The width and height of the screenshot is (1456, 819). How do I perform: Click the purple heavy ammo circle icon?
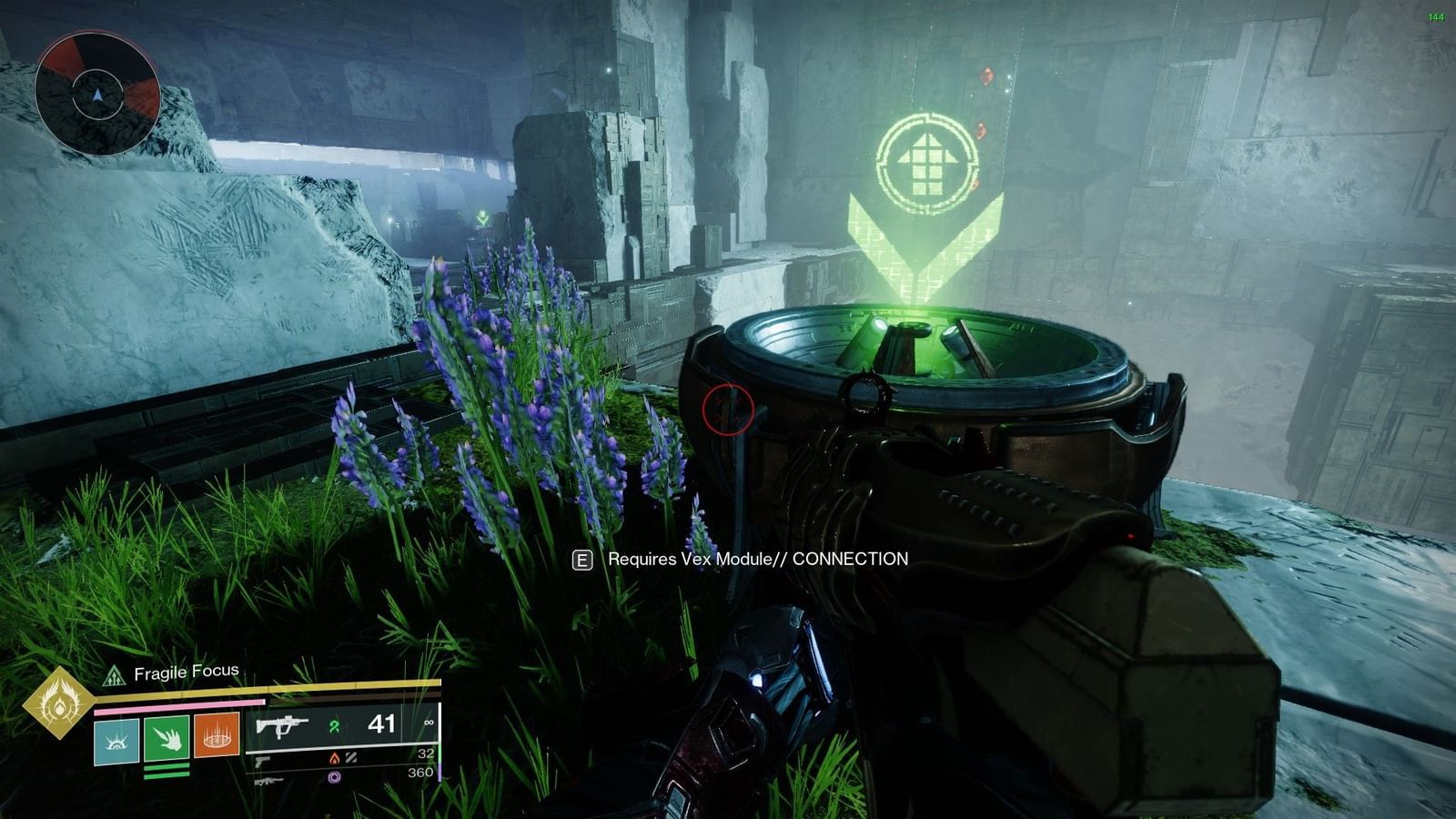(334, 778)
